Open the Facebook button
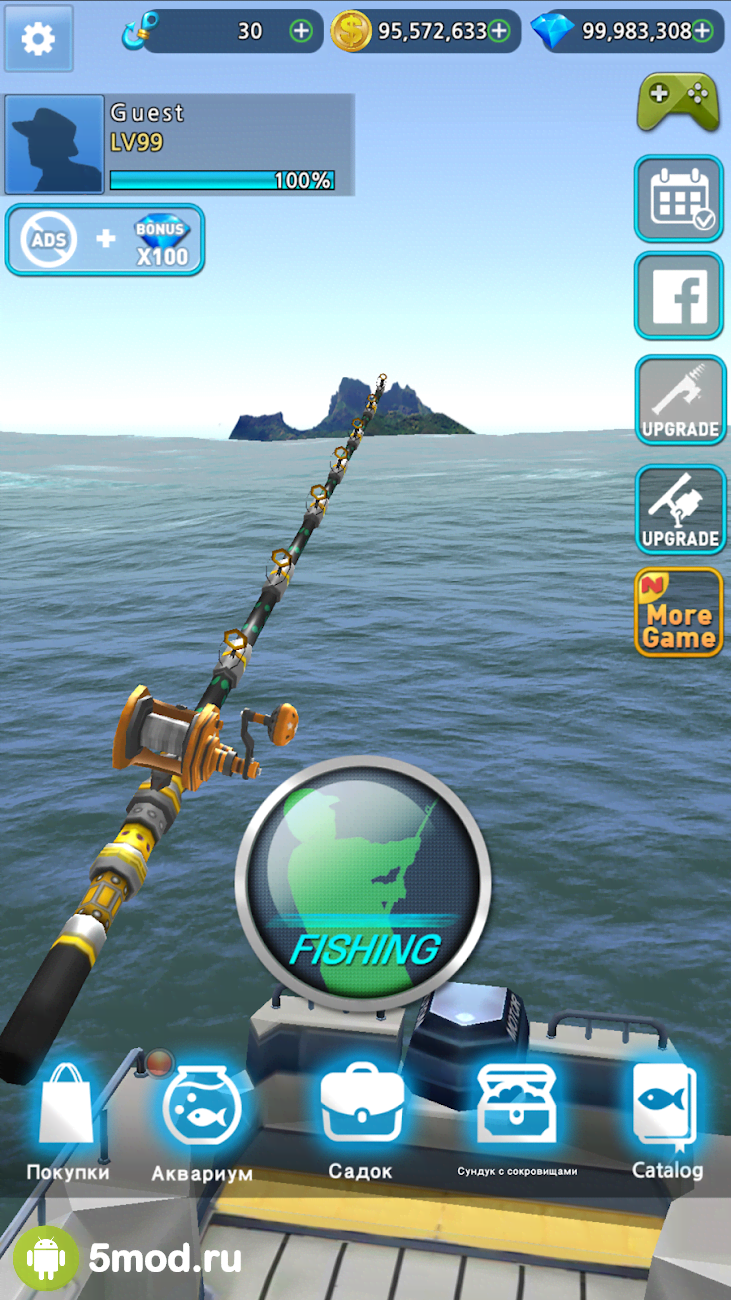This screenshot has width=731, height=1300. [x=678, y=296]
